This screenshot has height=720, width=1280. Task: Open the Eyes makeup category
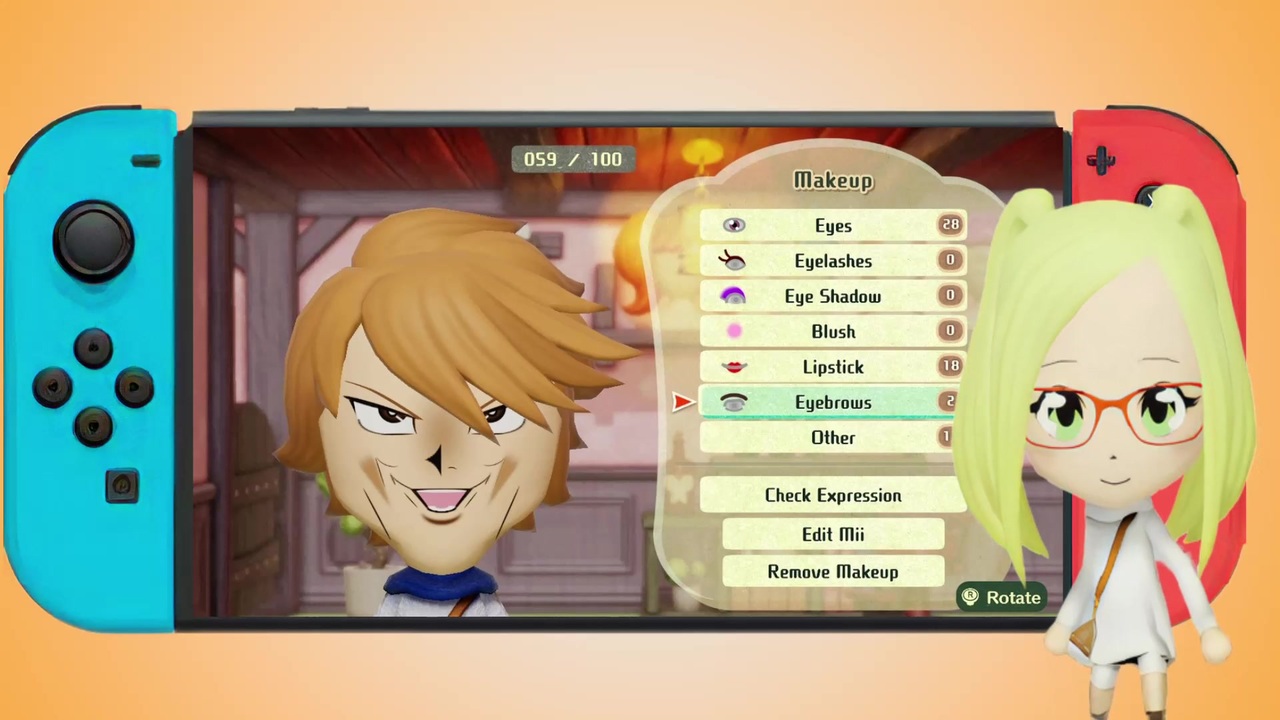pyautogui.click(x=833, y=225)
